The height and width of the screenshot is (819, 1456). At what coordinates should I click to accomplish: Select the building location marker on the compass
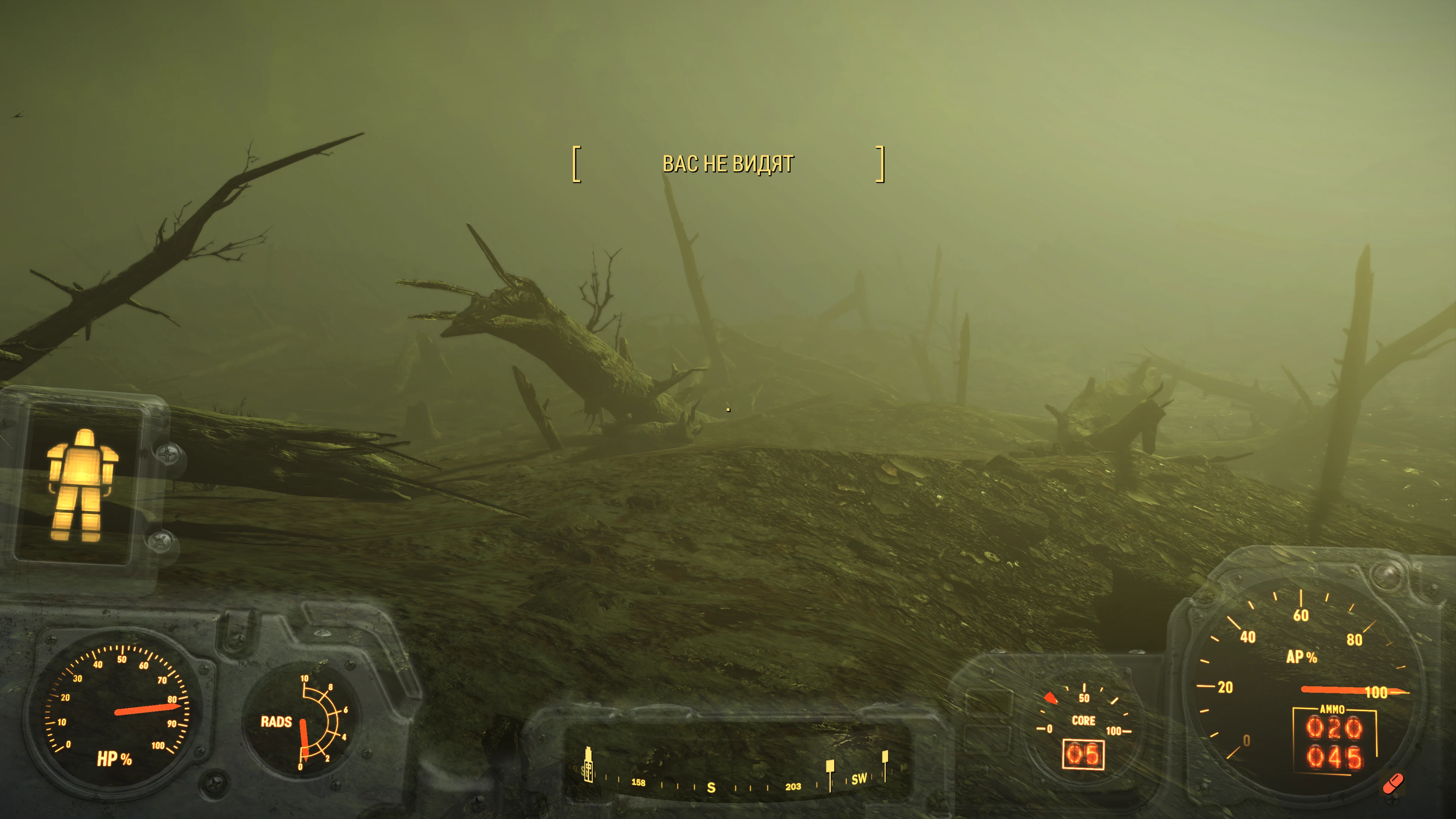coord(588,765)
